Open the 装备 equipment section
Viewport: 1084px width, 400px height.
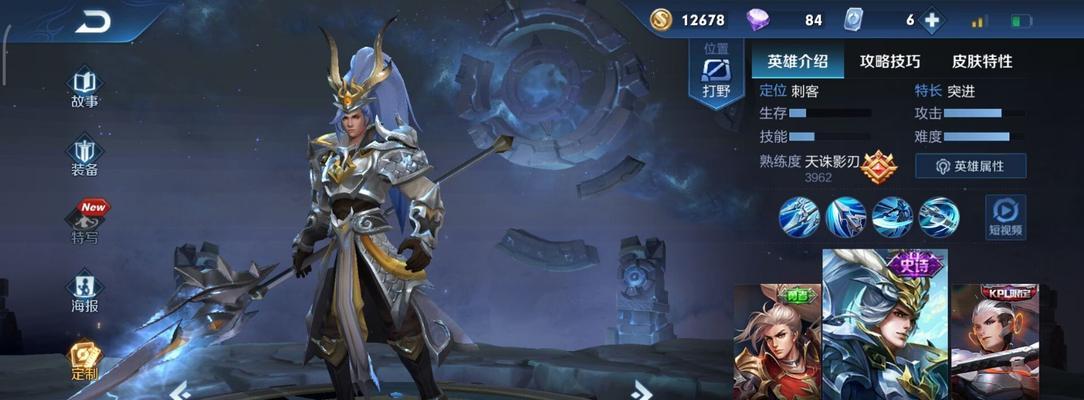click(x=84, y=154)
